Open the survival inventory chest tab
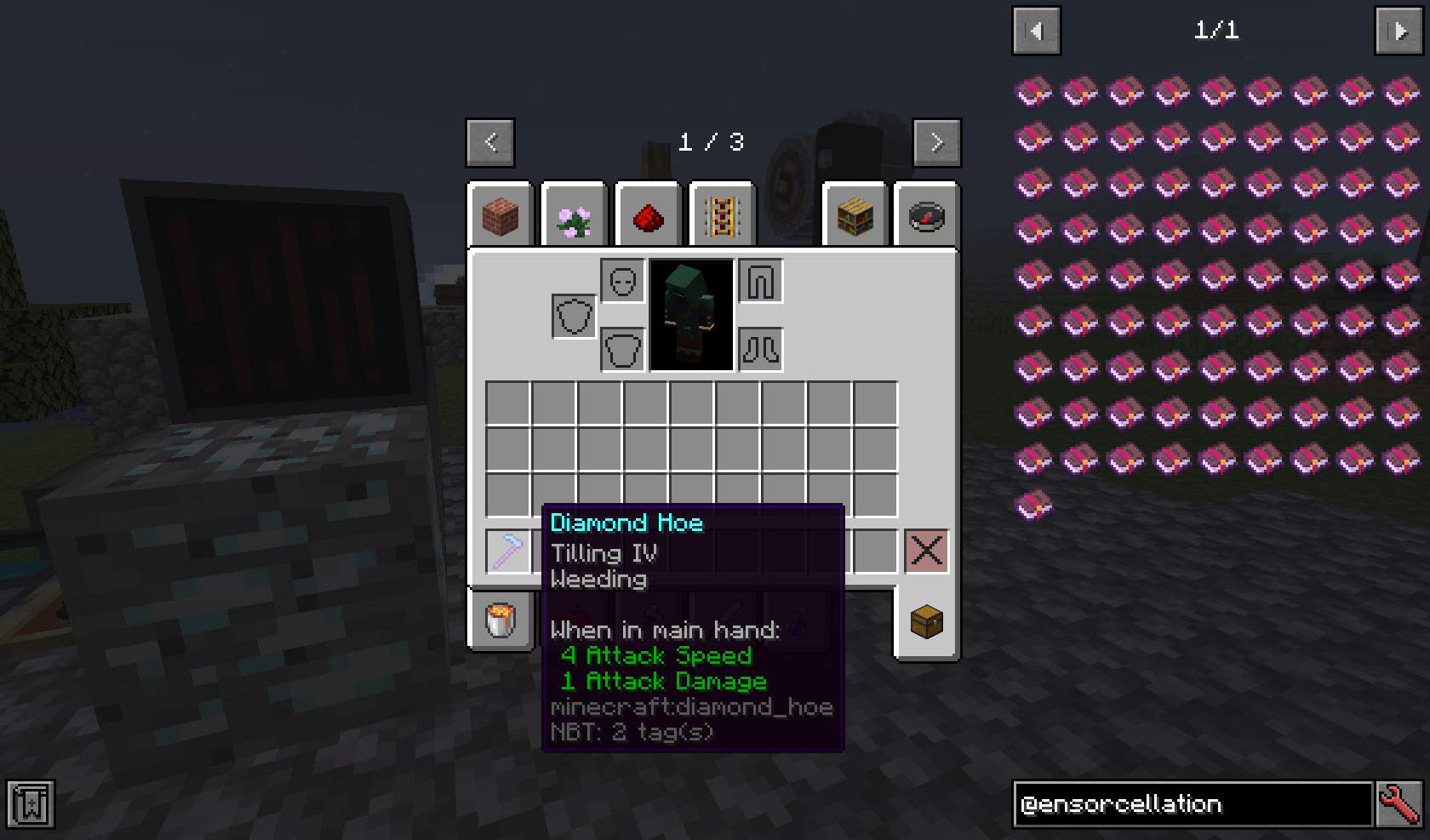 (x=926, y=620)
